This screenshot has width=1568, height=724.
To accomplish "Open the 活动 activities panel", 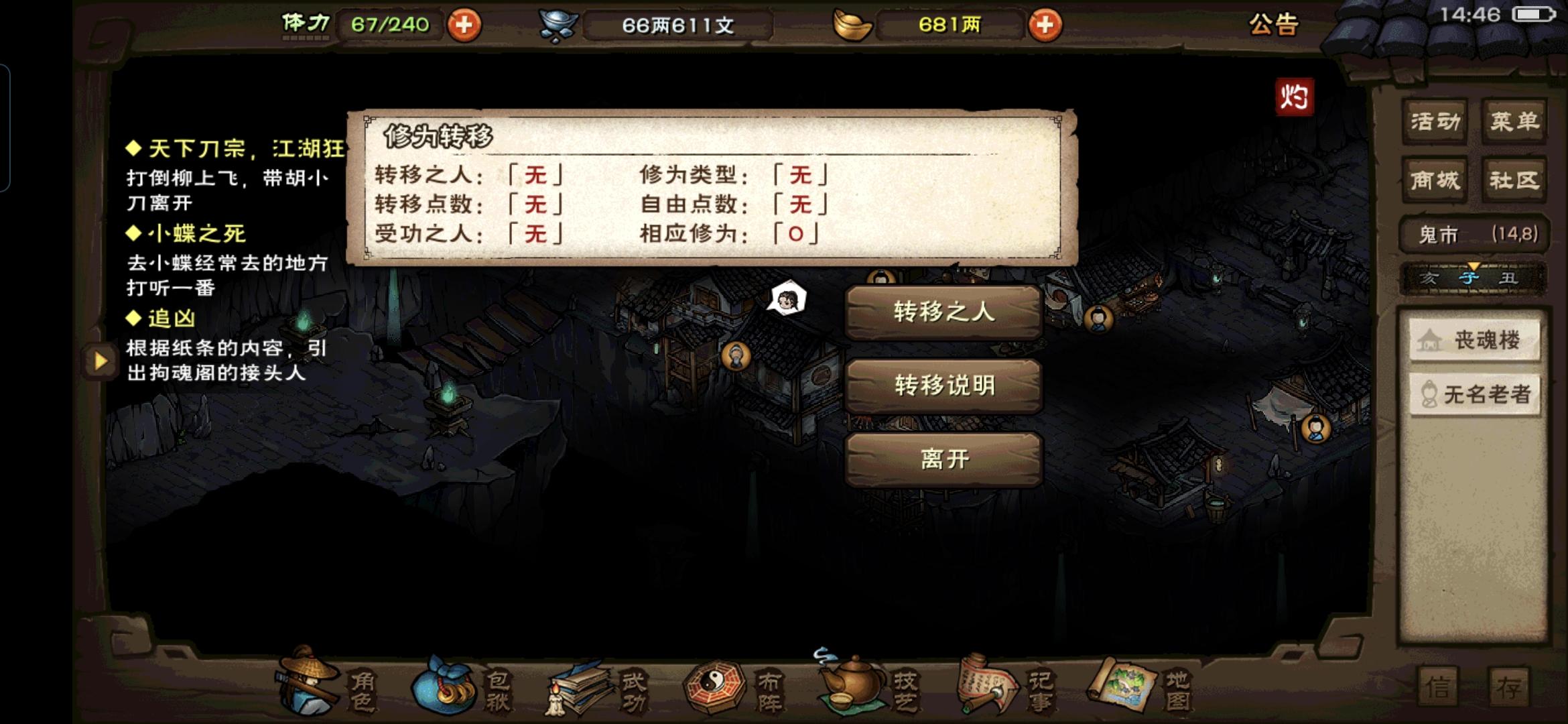I will tap(1436, 122).
